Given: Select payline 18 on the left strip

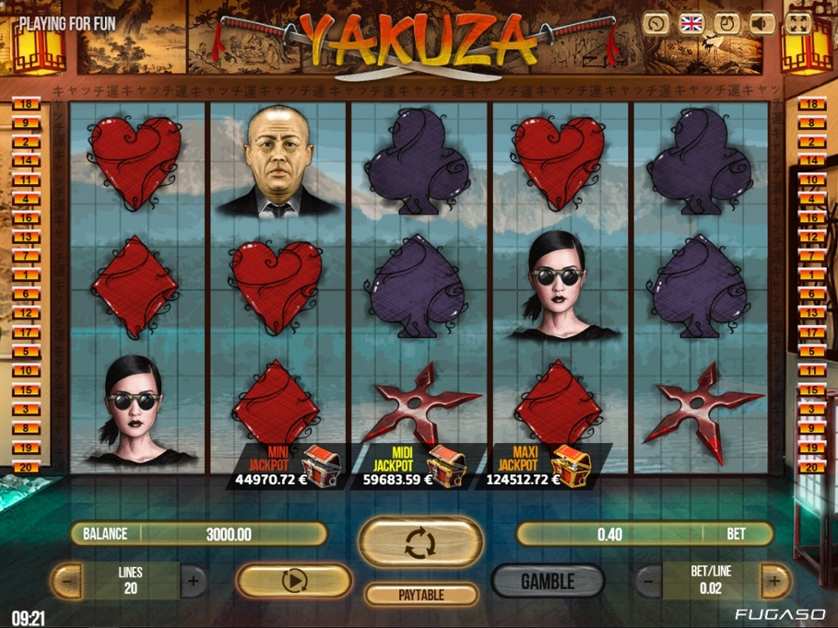Looking at the screenshot, I should [25, 104].
